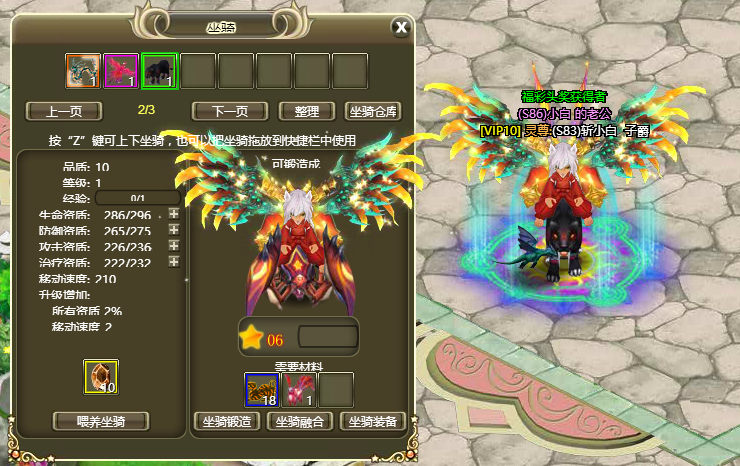Increase defense aptitude (防御资质) with plus
Image resolution: width=740 pixels, height=466 pixels.
173,230
